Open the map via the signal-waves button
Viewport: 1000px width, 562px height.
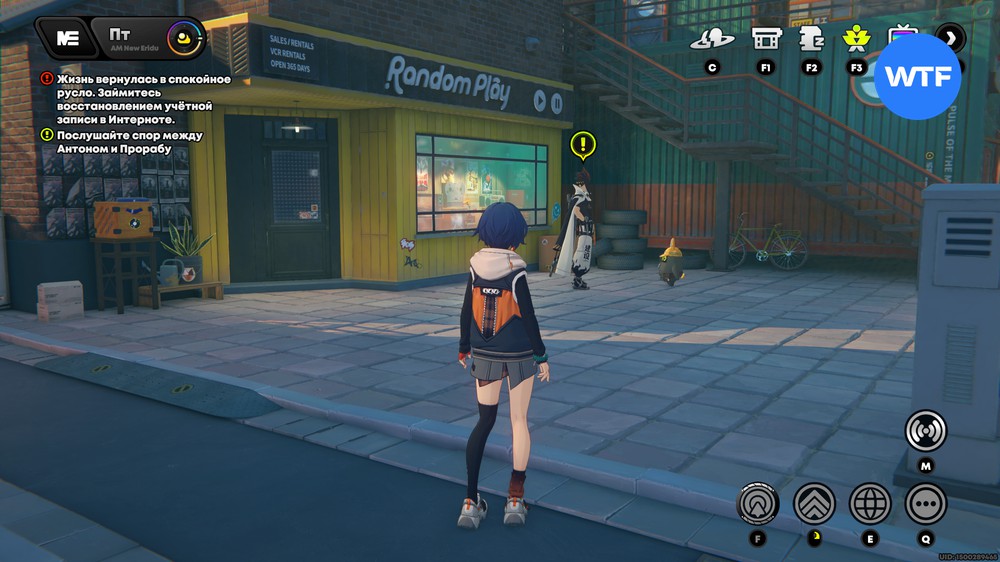(x=925, y=432)
